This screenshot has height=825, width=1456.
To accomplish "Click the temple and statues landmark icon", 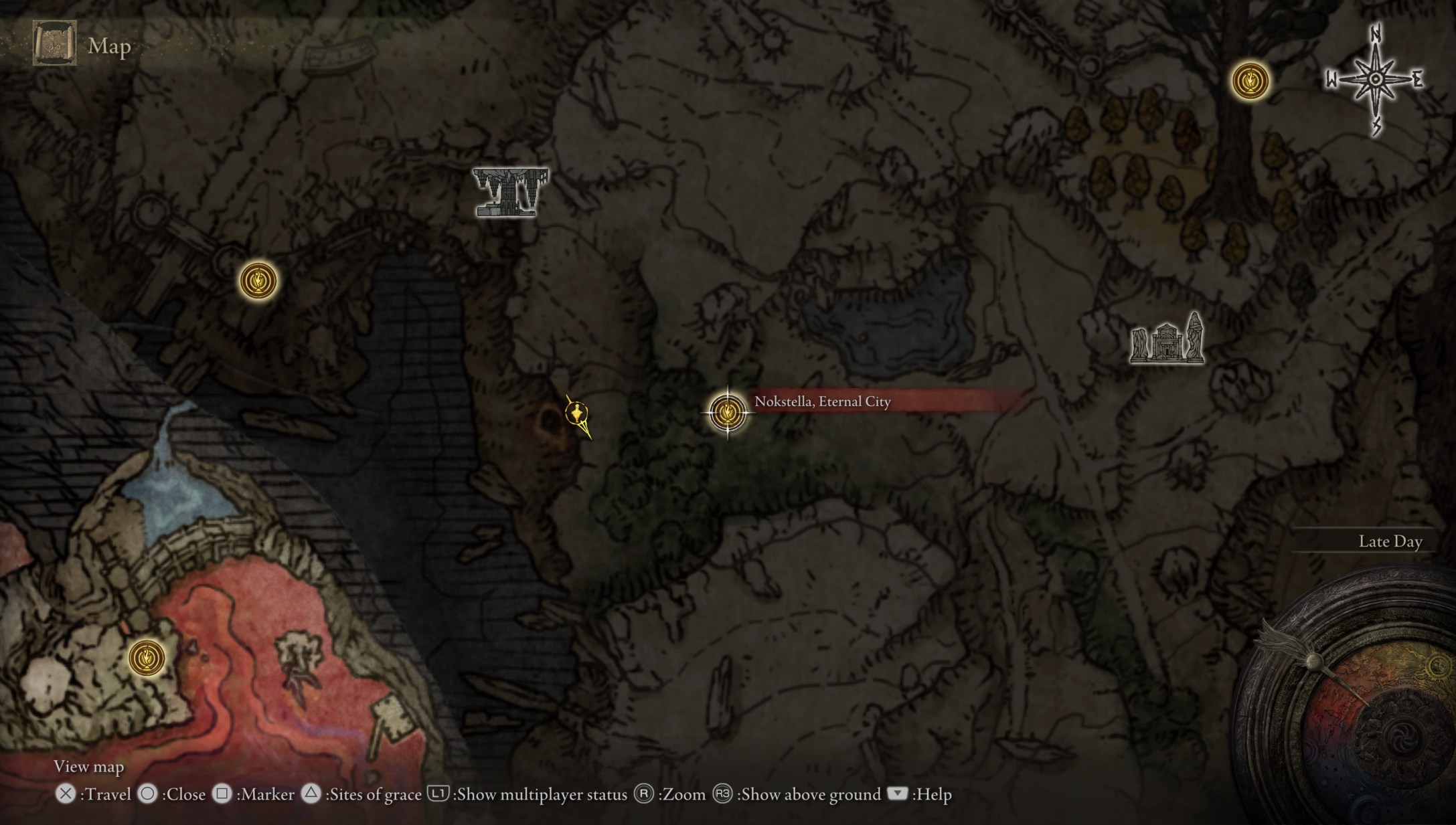I will pos(1167,339).
